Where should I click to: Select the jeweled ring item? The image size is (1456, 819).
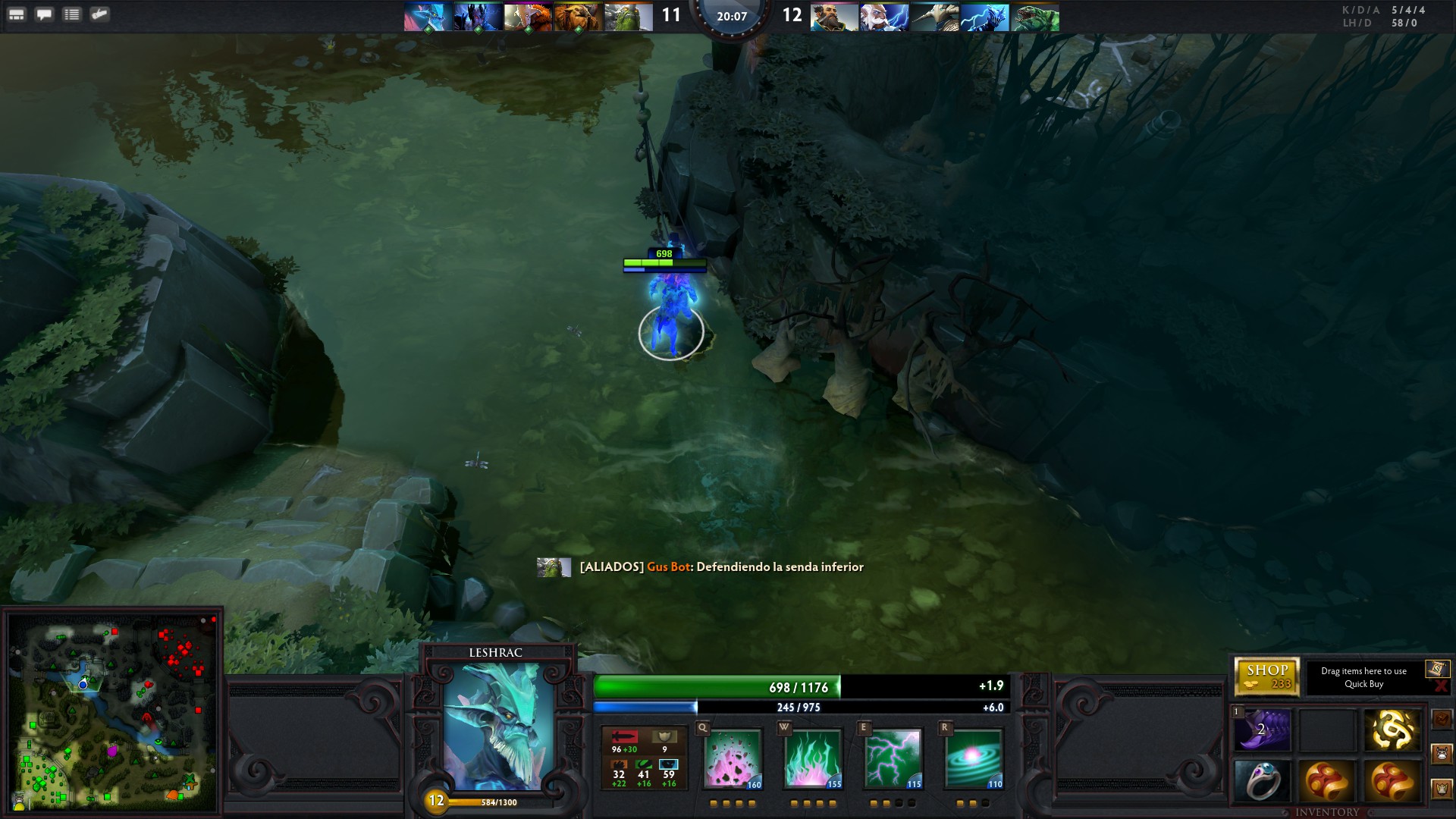point(1263,781)
